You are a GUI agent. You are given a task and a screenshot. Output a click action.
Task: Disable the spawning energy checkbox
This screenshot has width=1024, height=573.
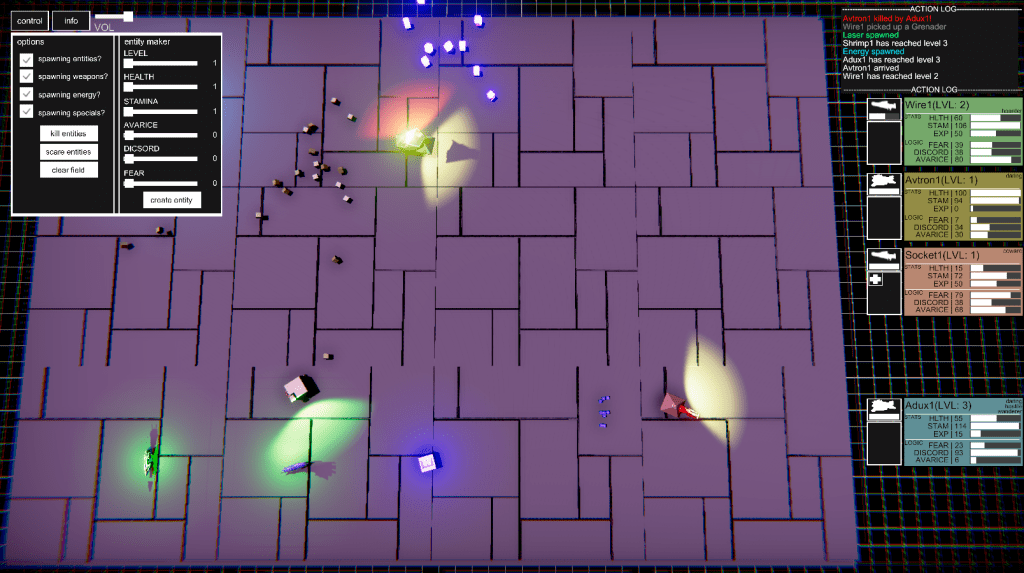[x=27, y=95]
